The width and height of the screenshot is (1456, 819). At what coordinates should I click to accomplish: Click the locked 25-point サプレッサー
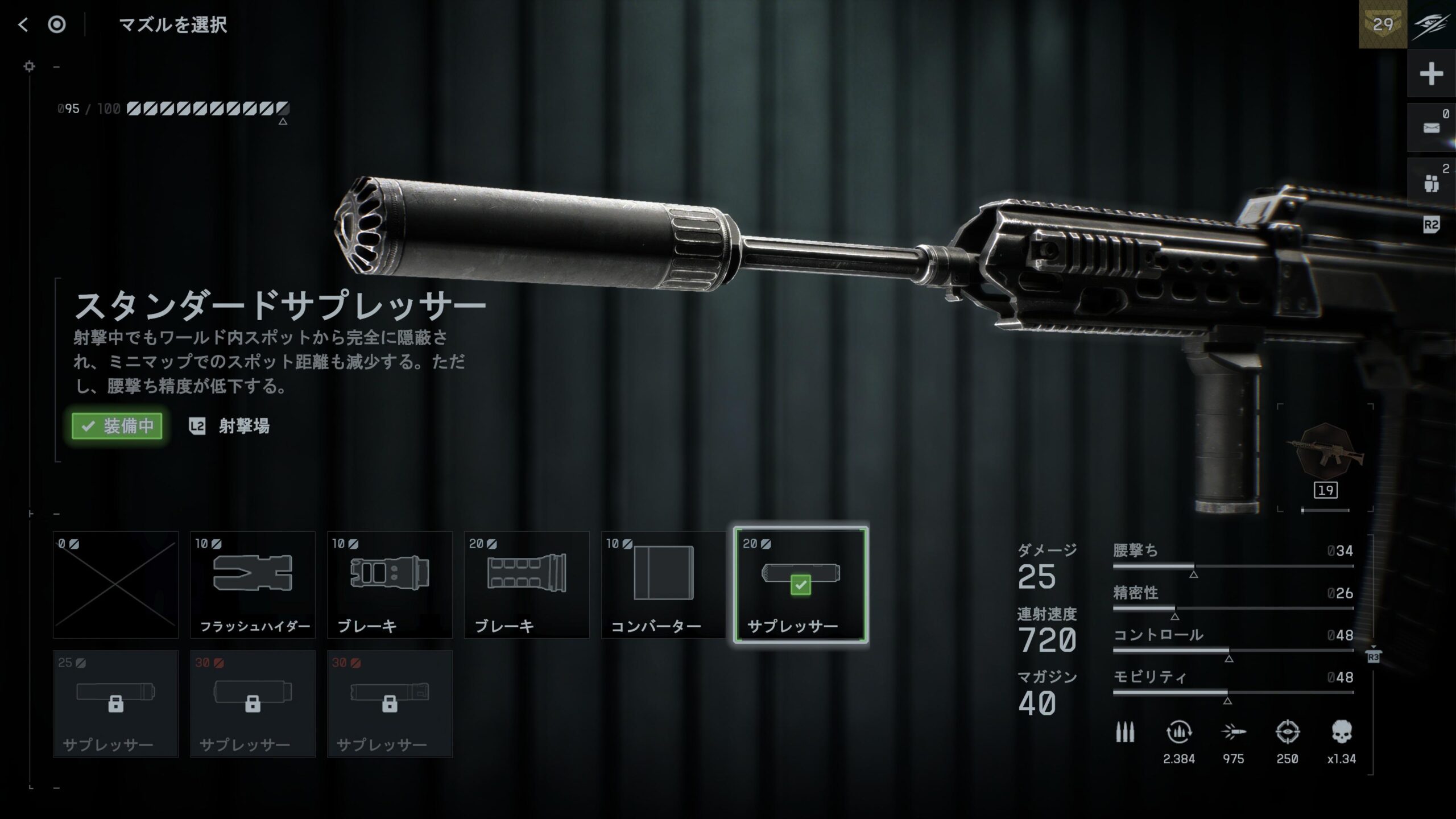[115, 704]
